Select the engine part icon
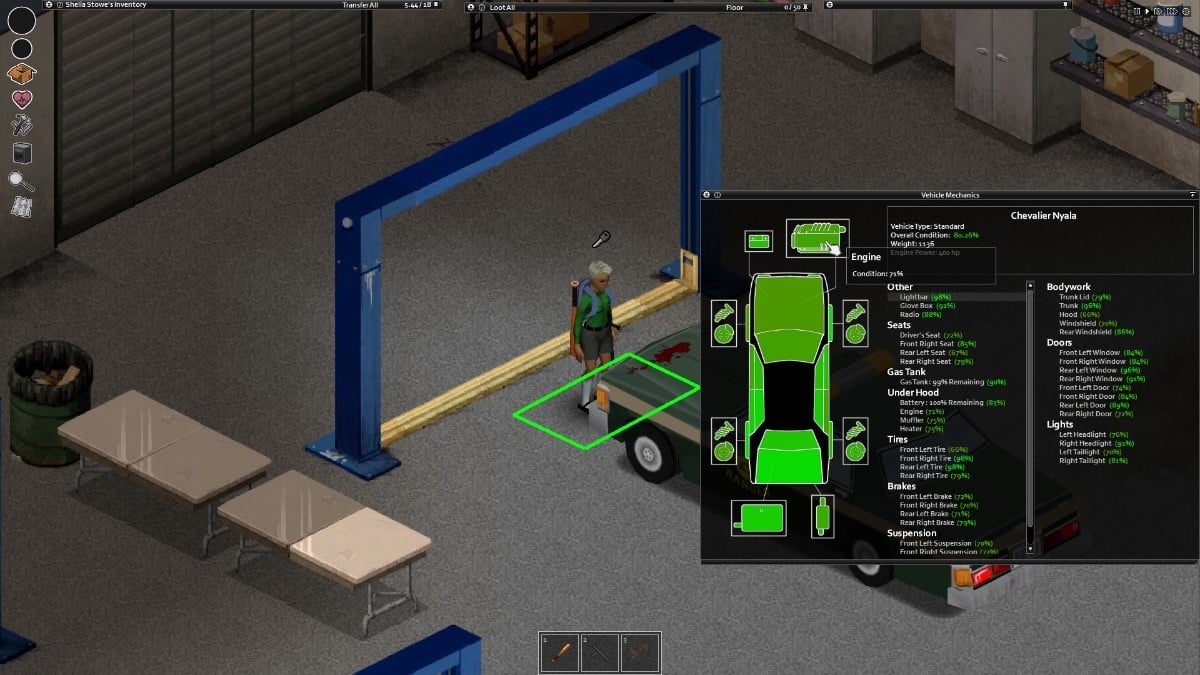This screenshot has width=1200, height=675. pyautogui.click(x=816, y=237)
